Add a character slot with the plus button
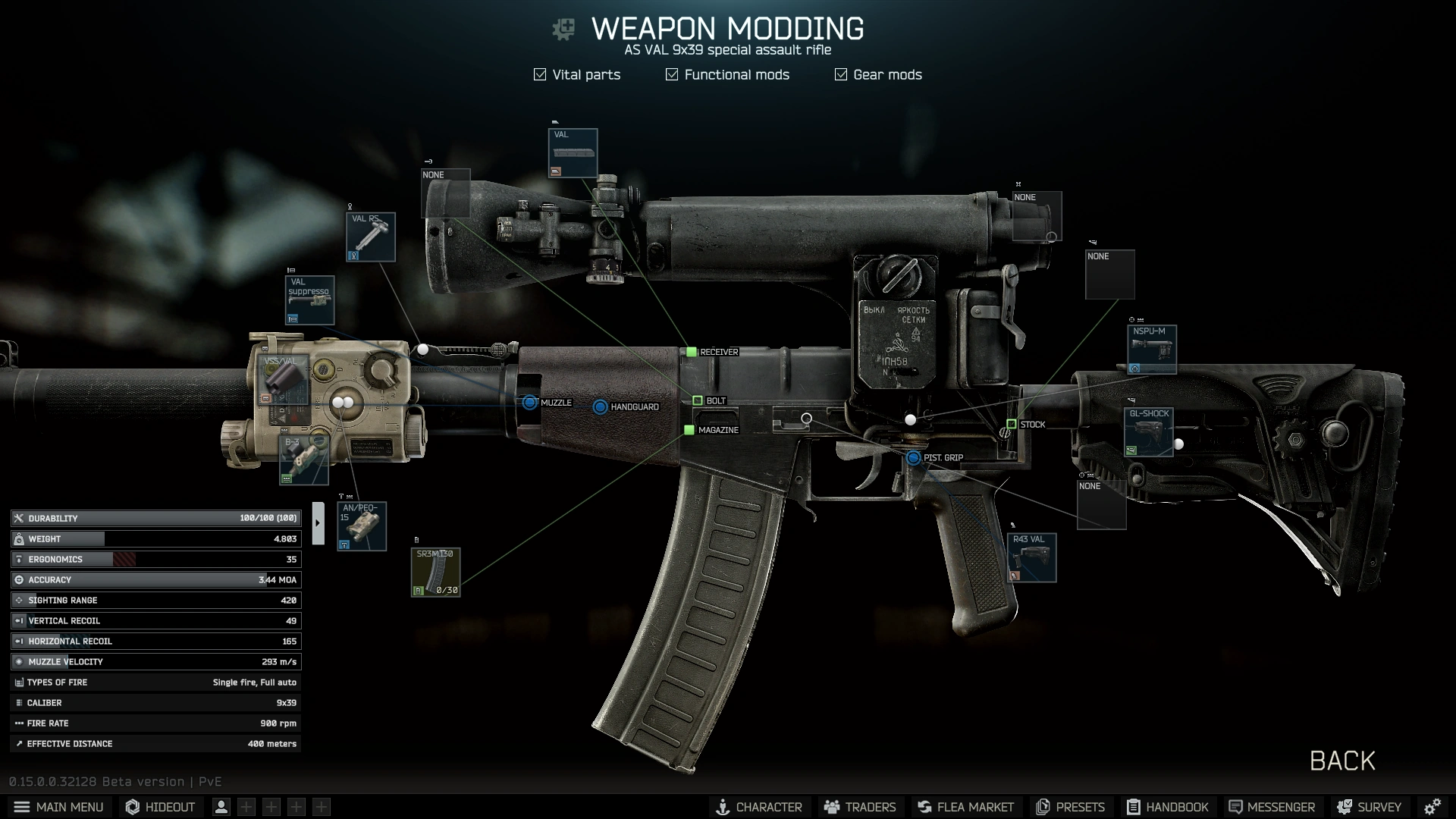1456x819 pixels. coord(246,806)
